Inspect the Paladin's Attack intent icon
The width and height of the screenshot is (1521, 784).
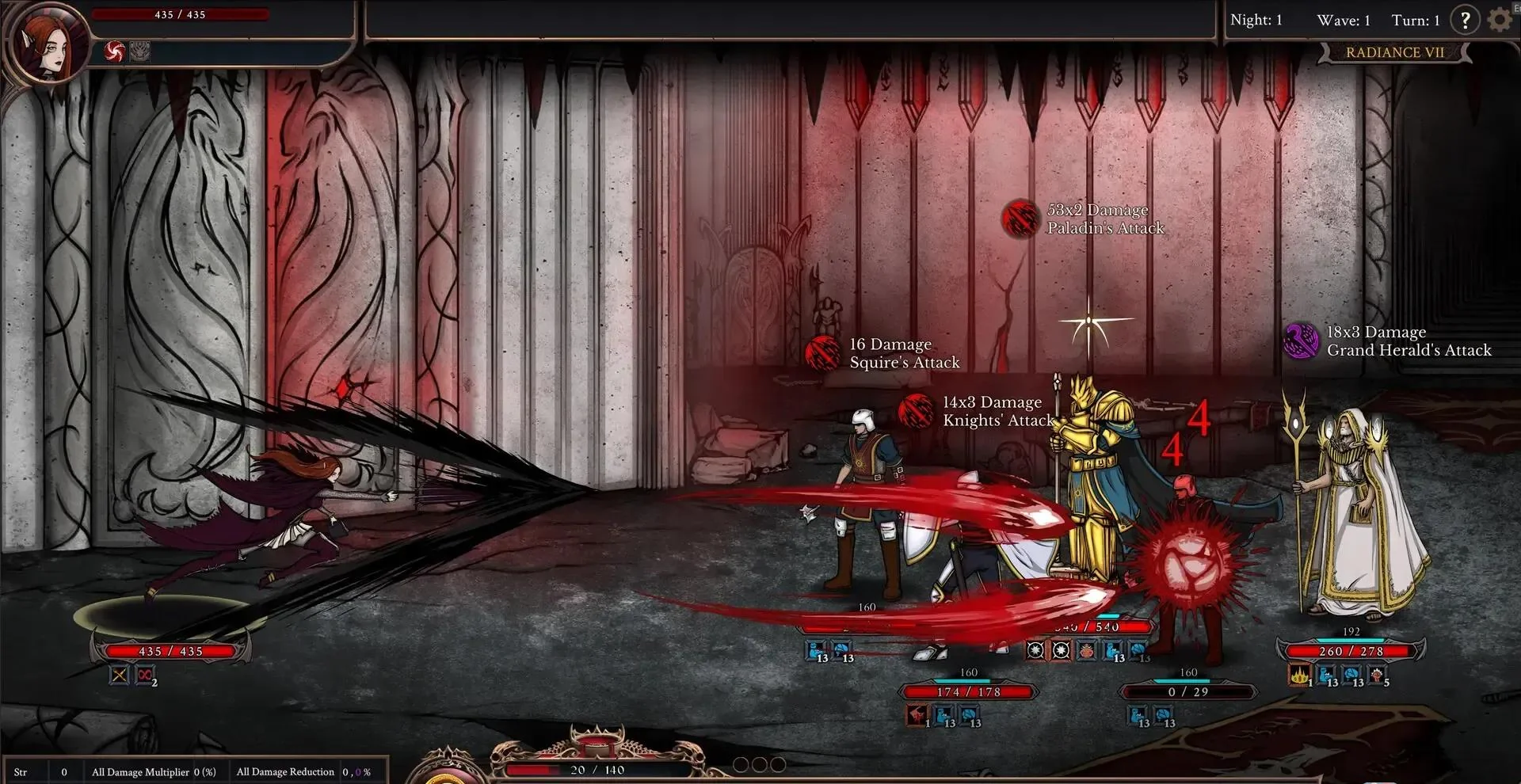point(1020,219)
